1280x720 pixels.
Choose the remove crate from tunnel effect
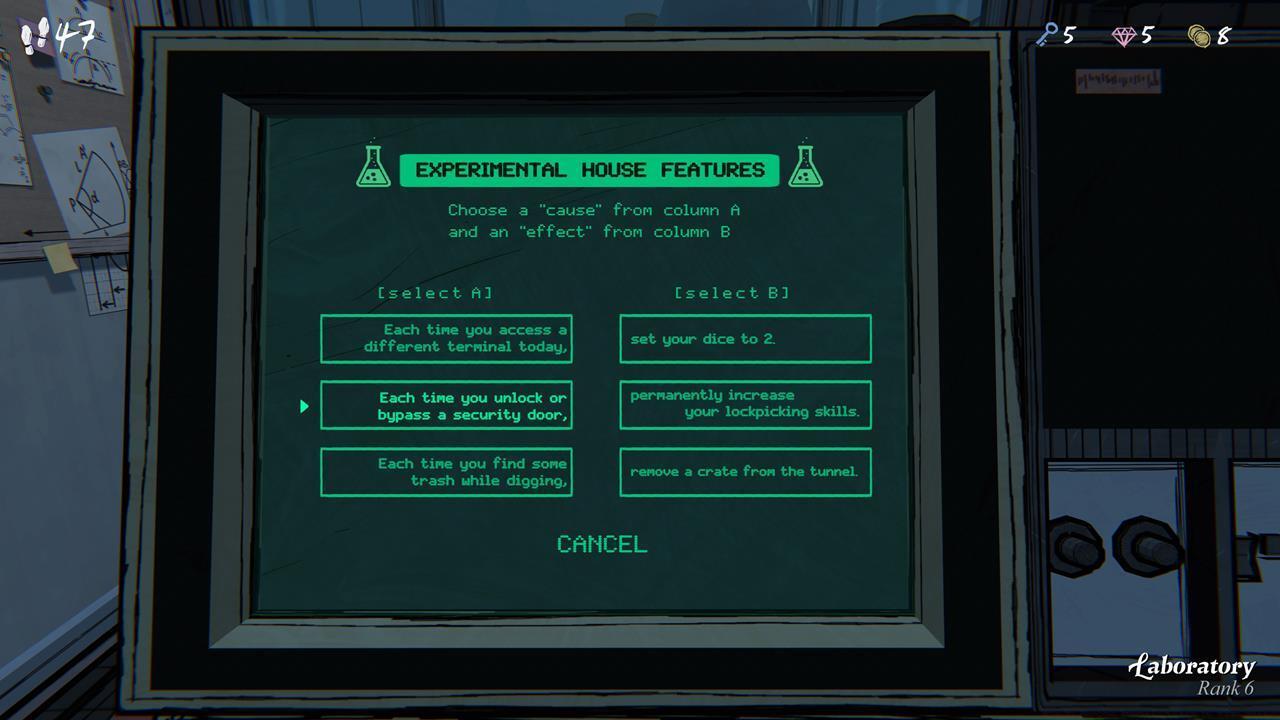pyautogui.click(x=746, y=472)
